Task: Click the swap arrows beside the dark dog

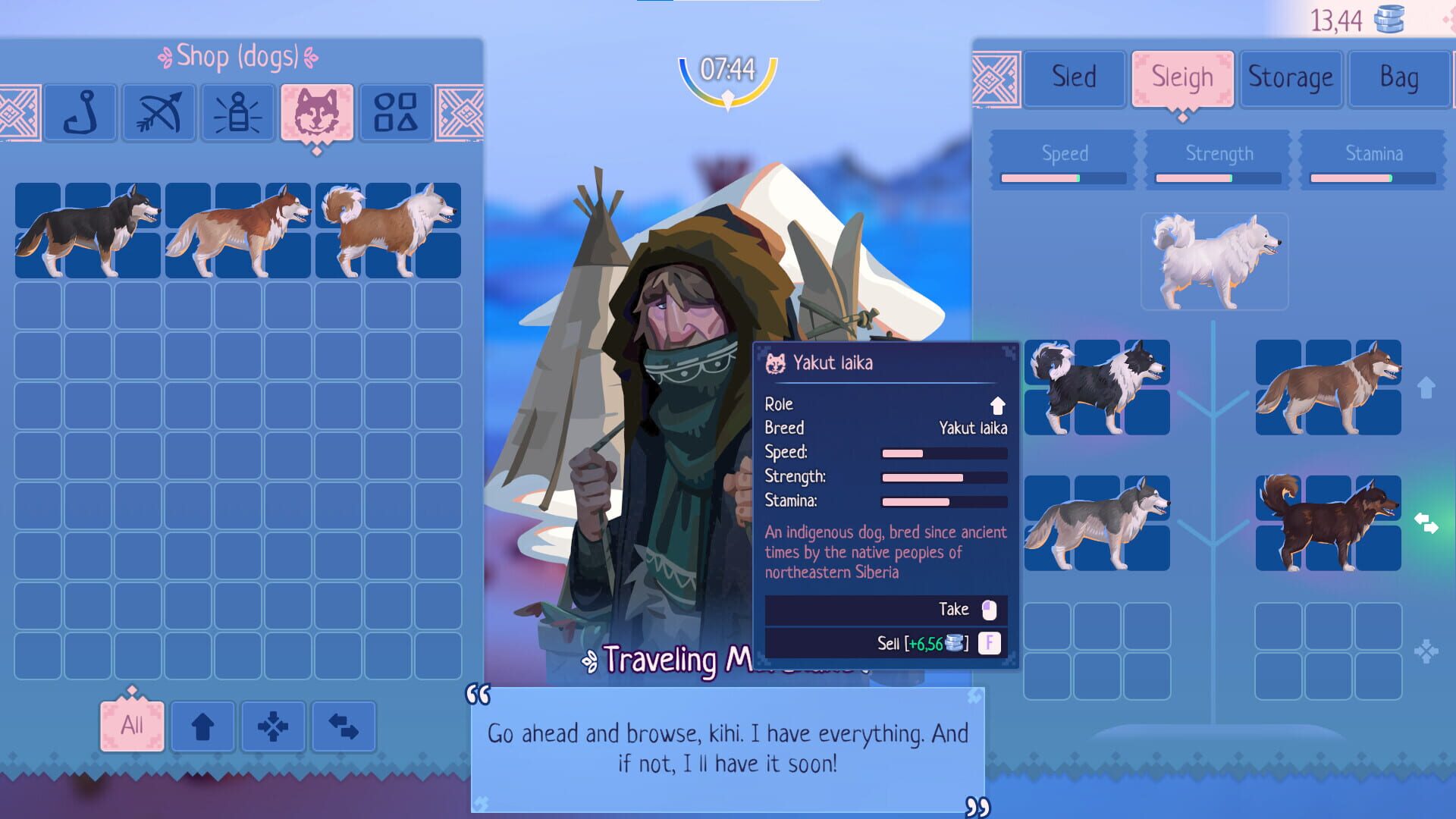Action: [x=1425, y=522]
